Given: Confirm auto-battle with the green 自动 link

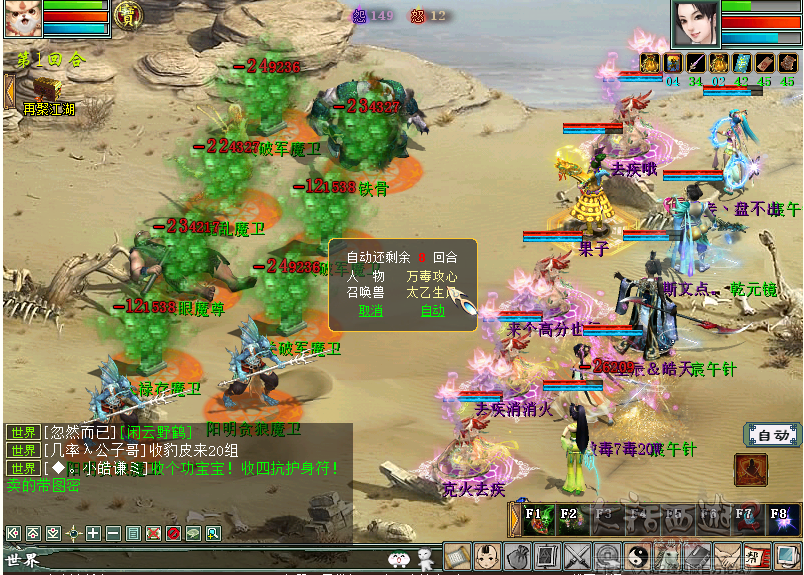Looking at the screenshot, I should pyautogui.click(x=432, y=310).
